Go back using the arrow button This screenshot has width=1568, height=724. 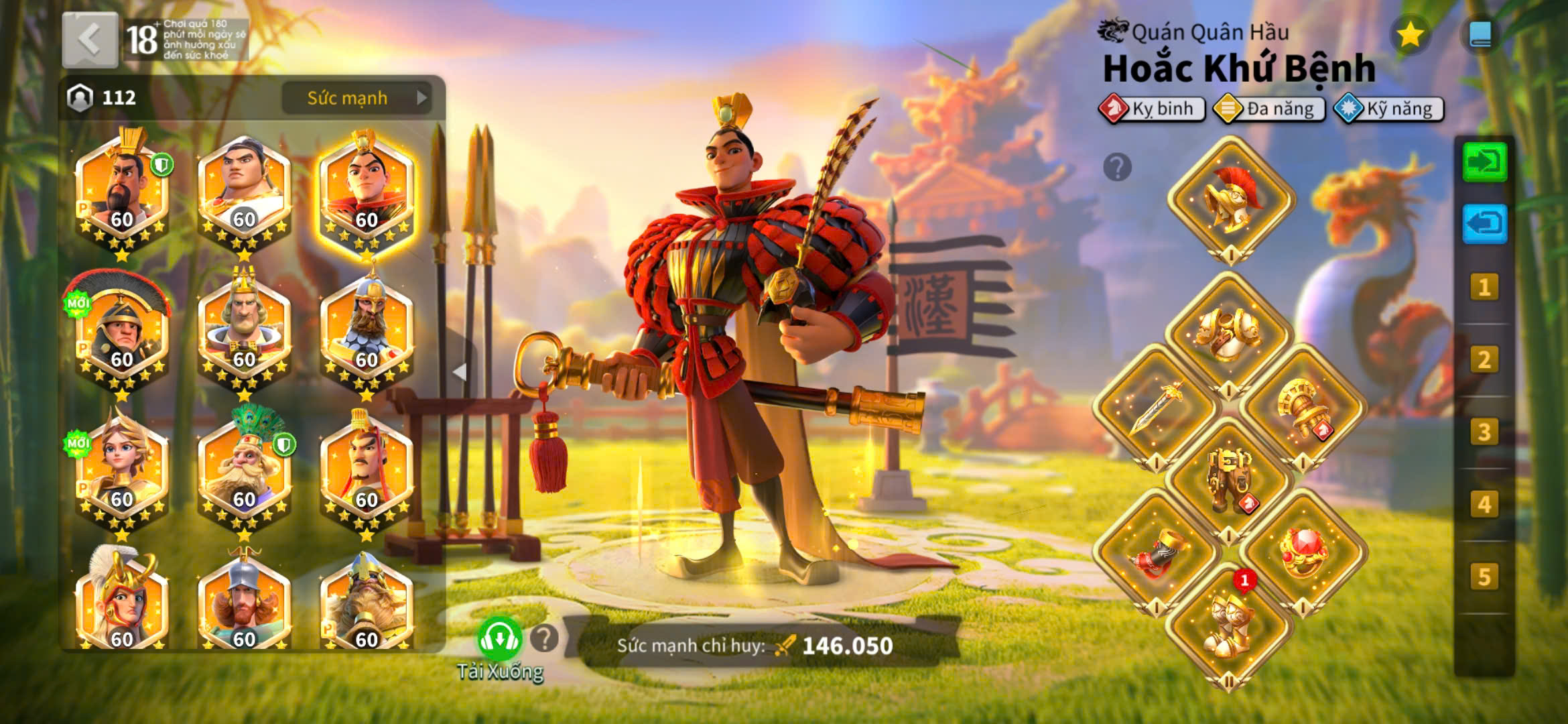[x=90, y=40]
